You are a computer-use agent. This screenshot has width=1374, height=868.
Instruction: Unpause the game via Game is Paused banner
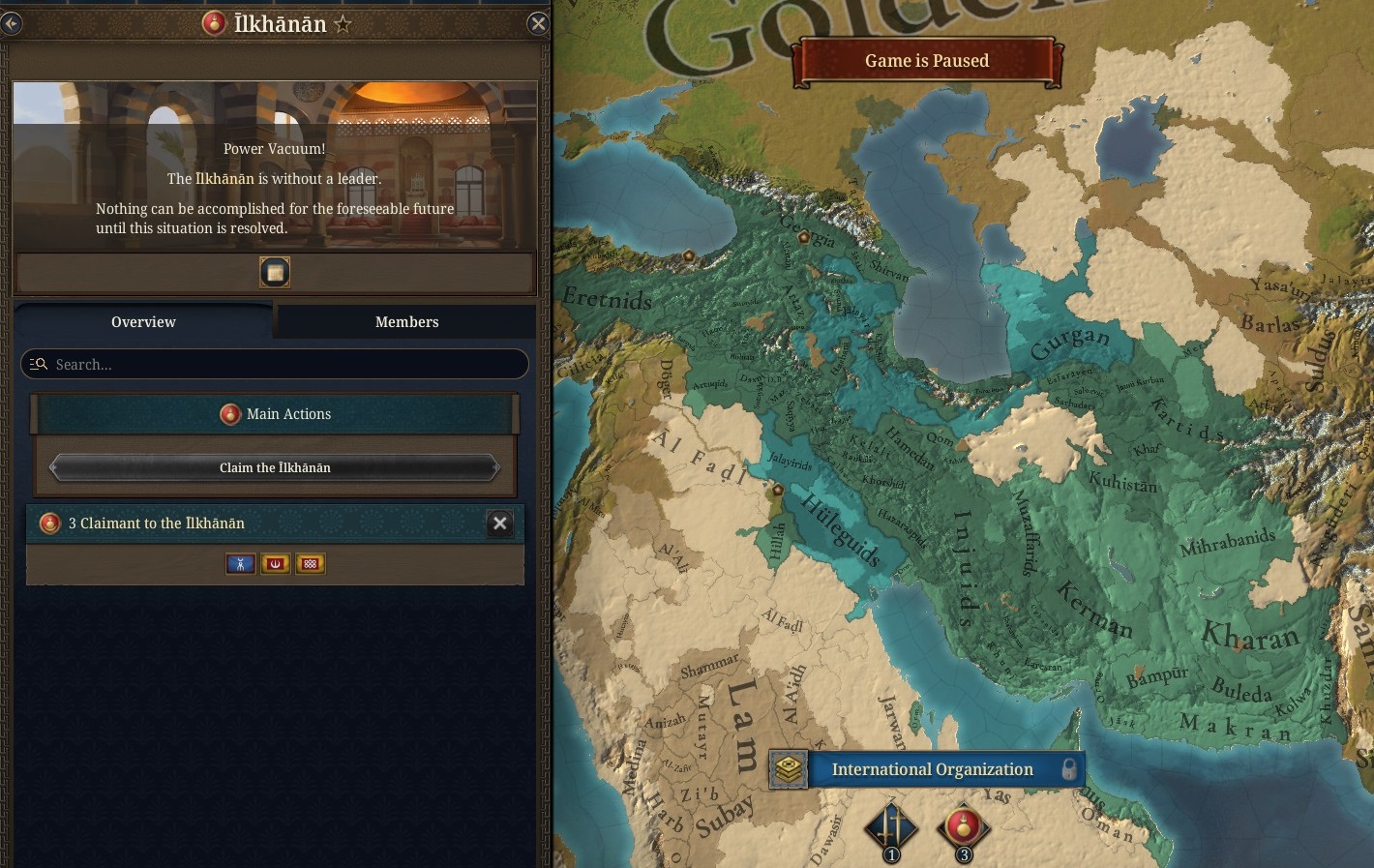point(926,60)
